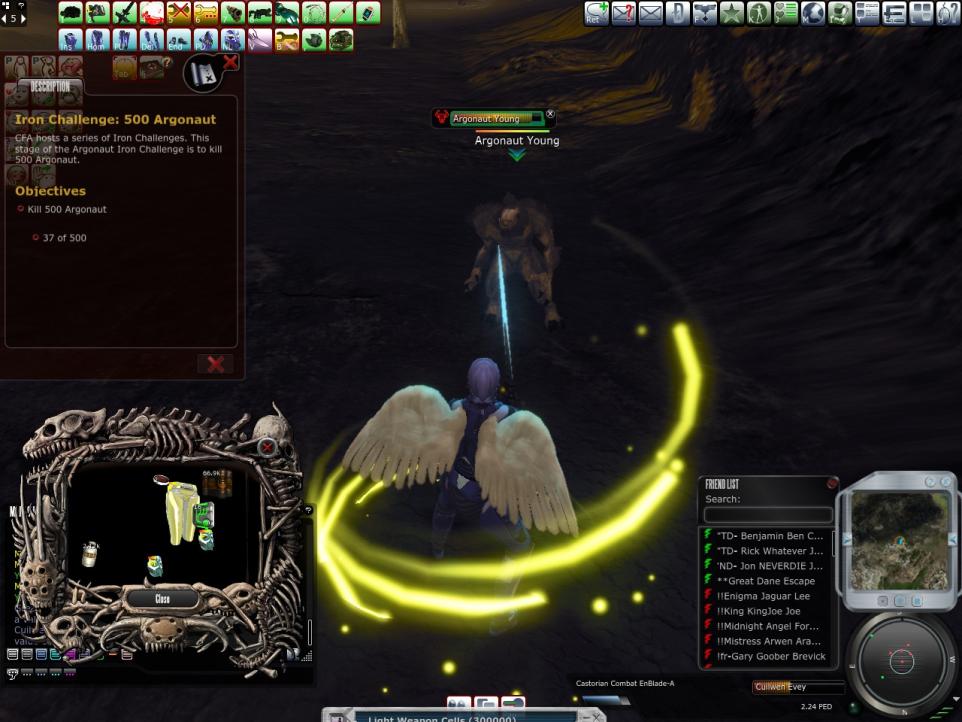
Task: Select Great Dane Escape in friend list
Action: tap(766, 581)
